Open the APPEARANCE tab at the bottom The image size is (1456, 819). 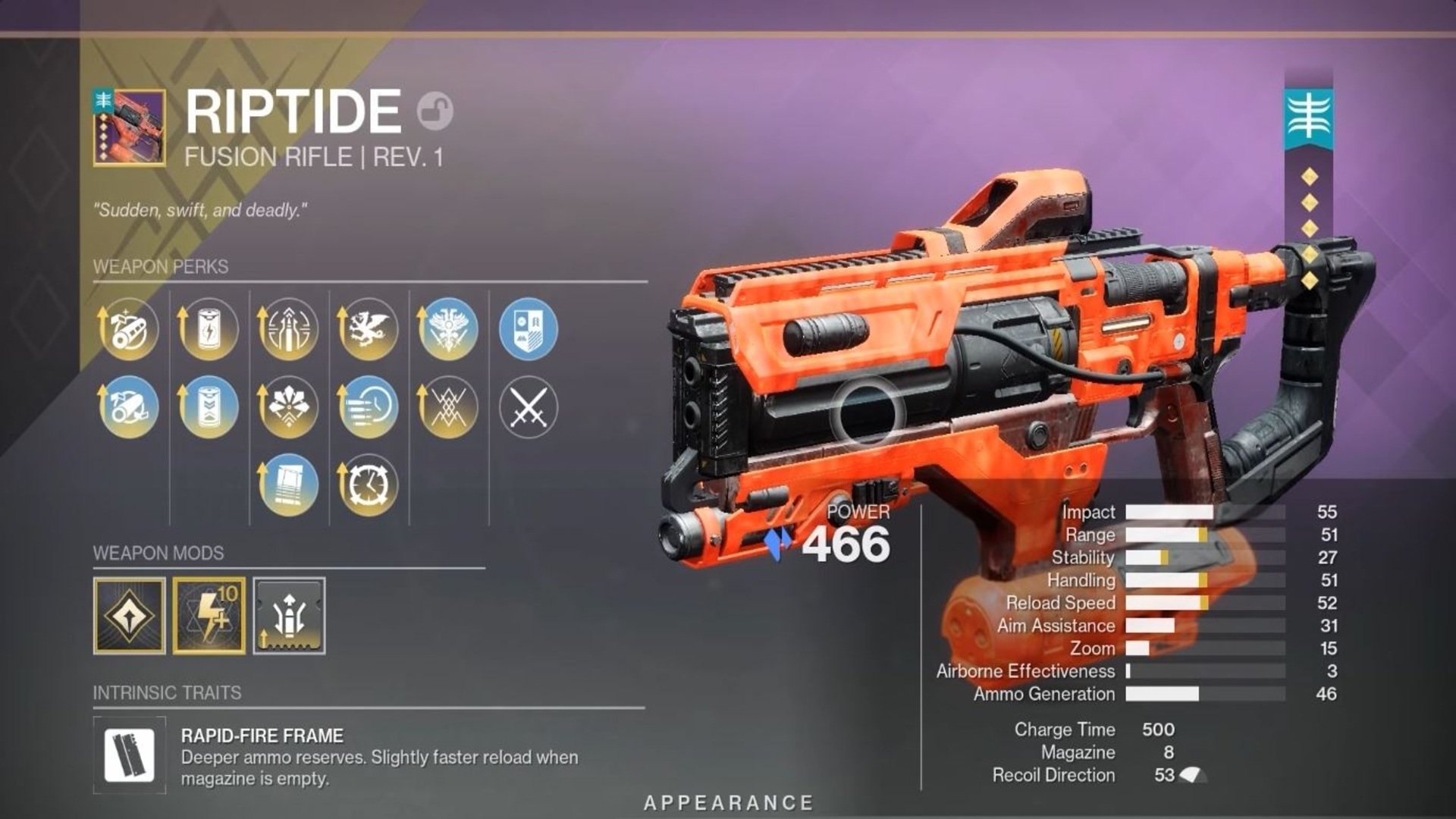pyautogui.click(x=728, y=800)
